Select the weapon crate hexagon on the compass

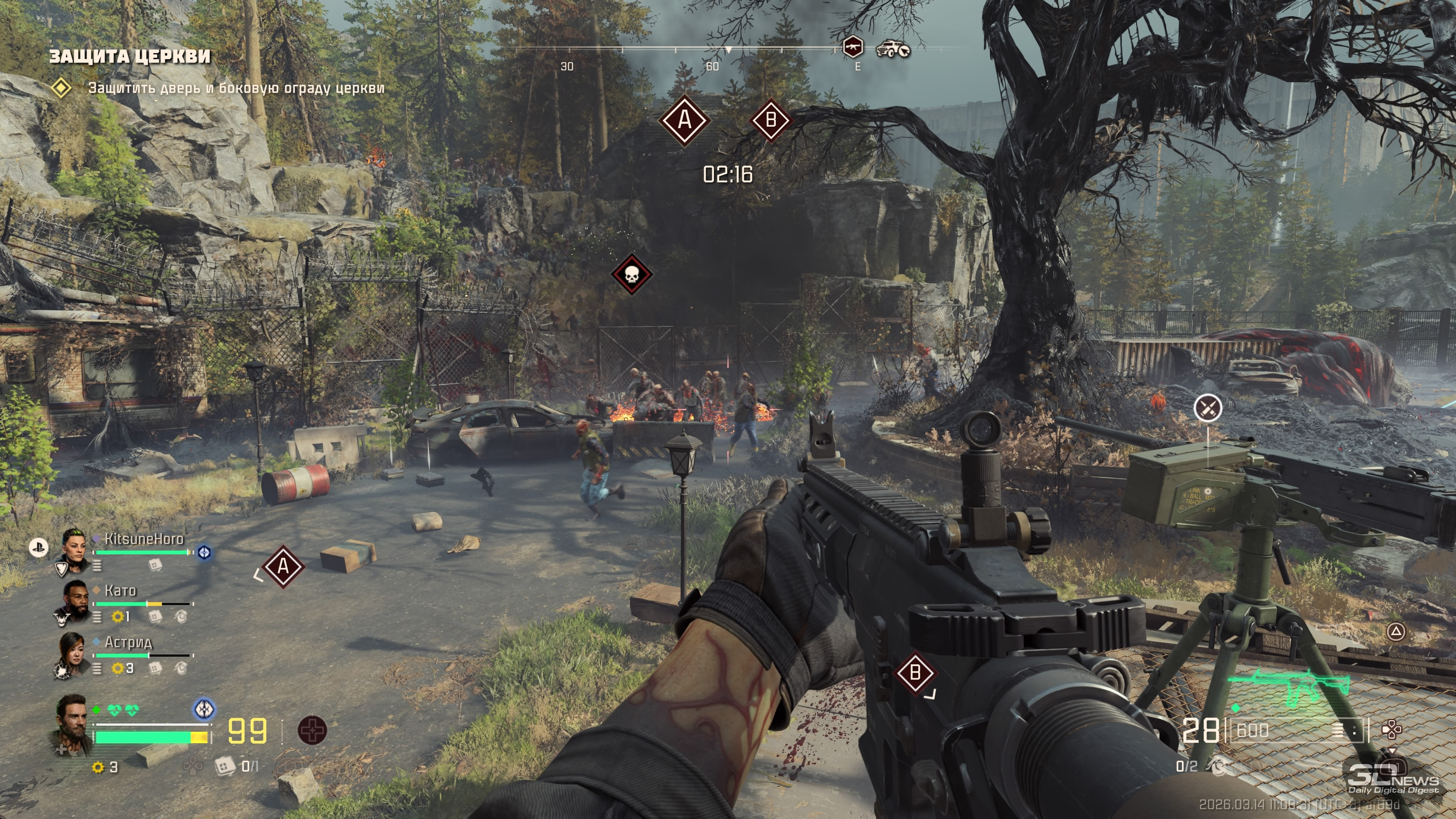pyautogui.click(x=852, y=47)
